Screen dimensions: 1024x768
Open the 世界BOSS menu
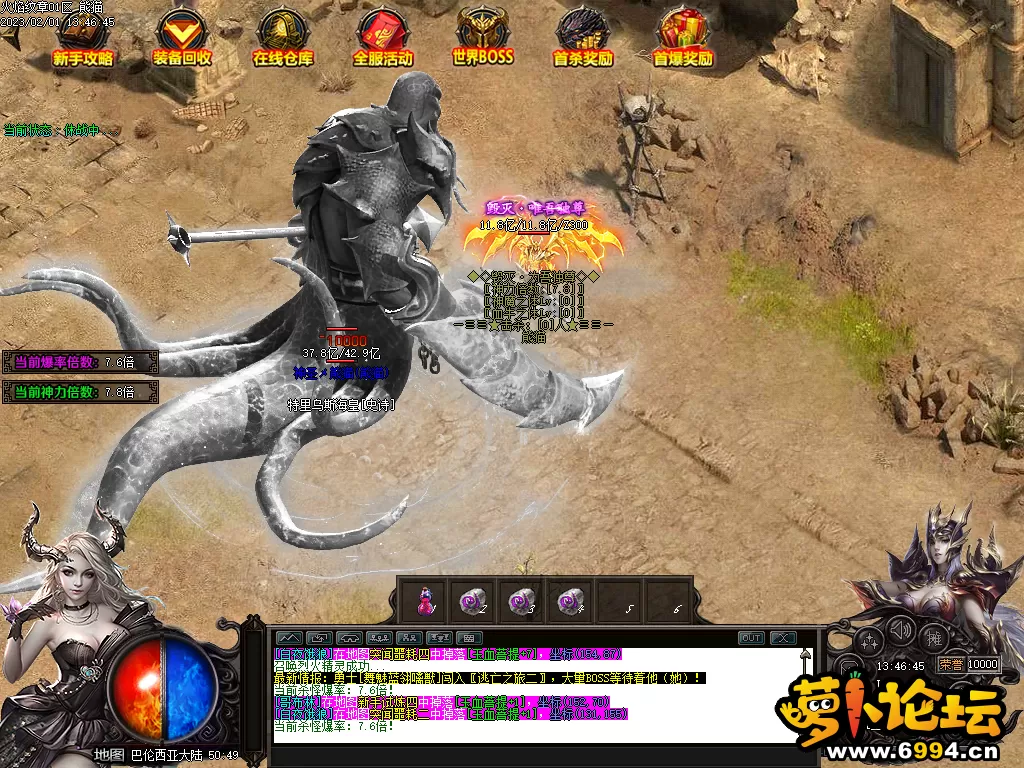click(x=482, y=40)
